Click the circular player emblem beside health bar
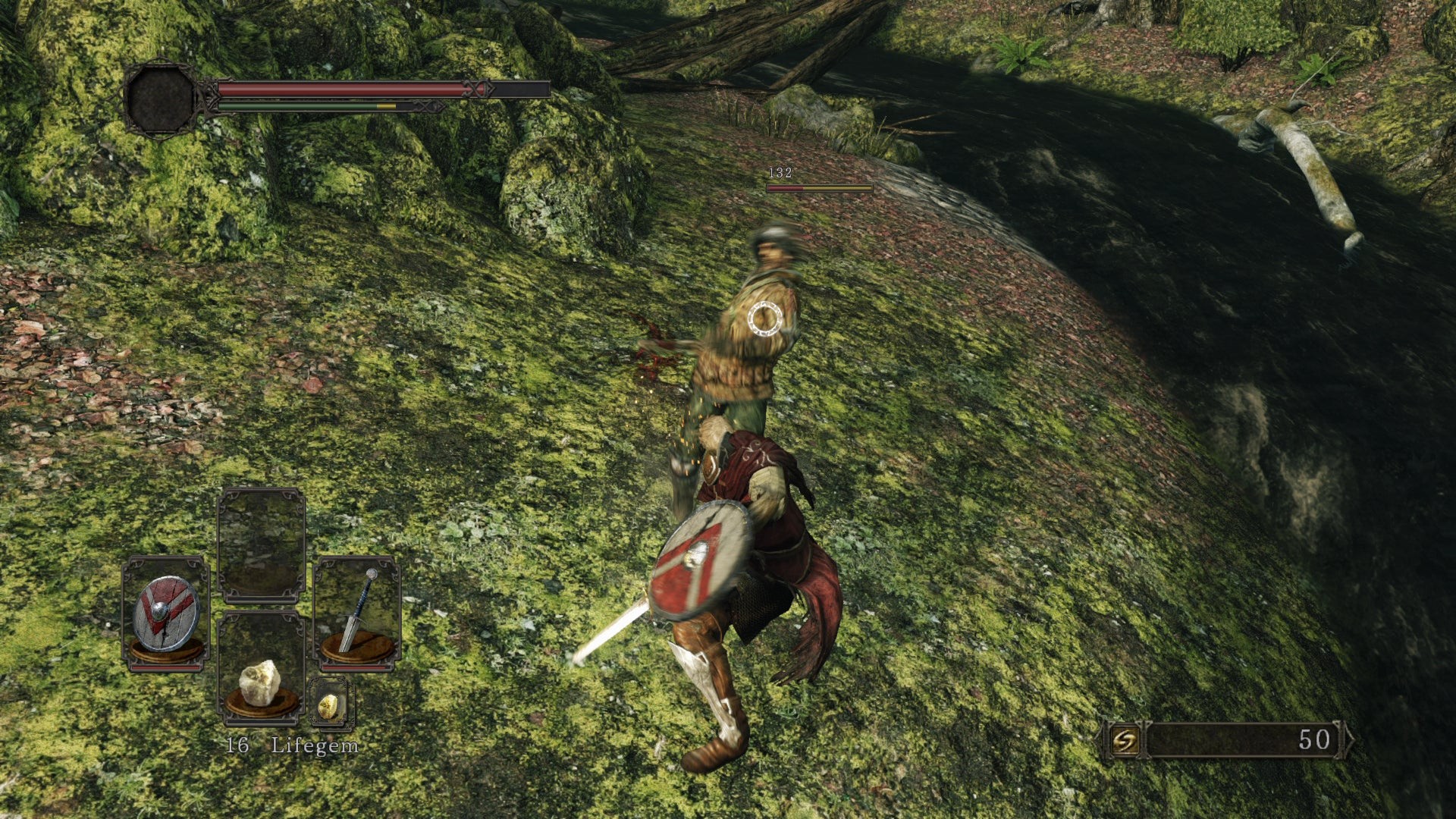Image resolution: width=1456 pixels, height=819 pixels. (161, 99)
